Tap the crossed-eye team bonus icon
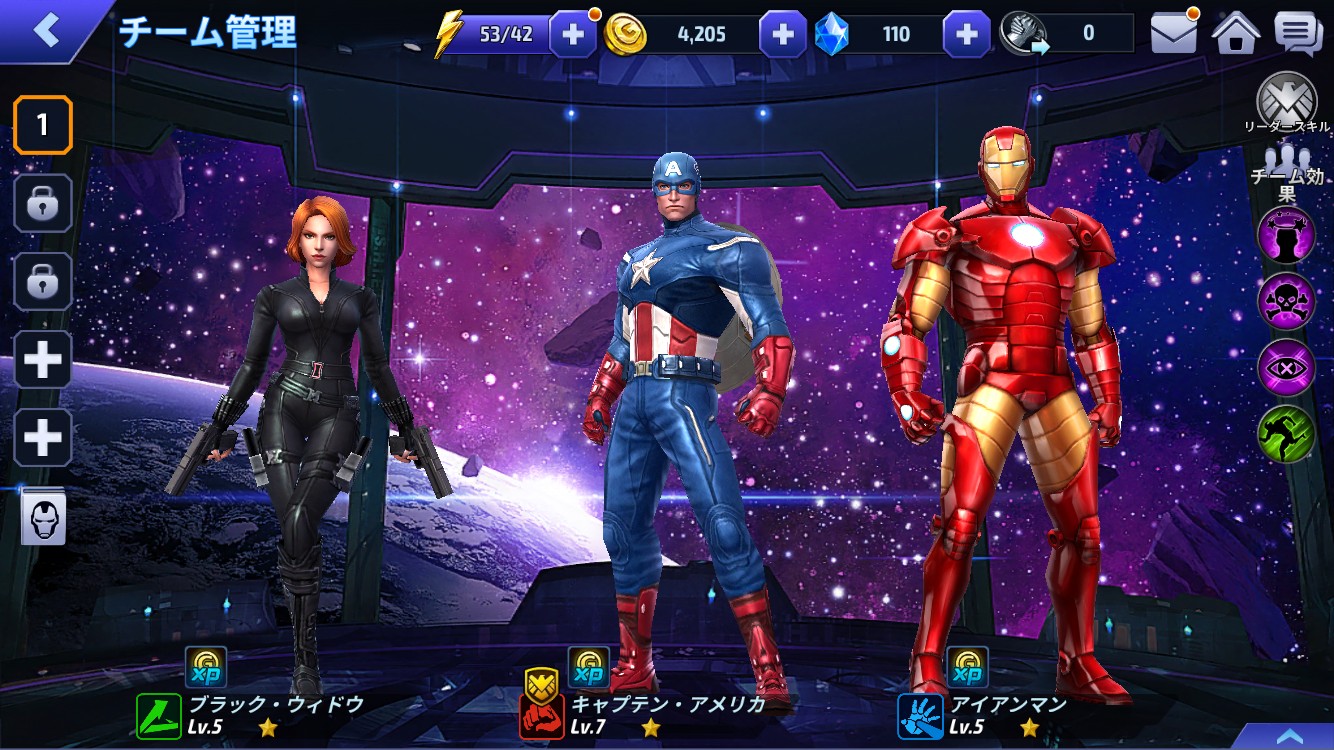The height and width of the screenshot is (750, 1334). (x=1286, y=367)
